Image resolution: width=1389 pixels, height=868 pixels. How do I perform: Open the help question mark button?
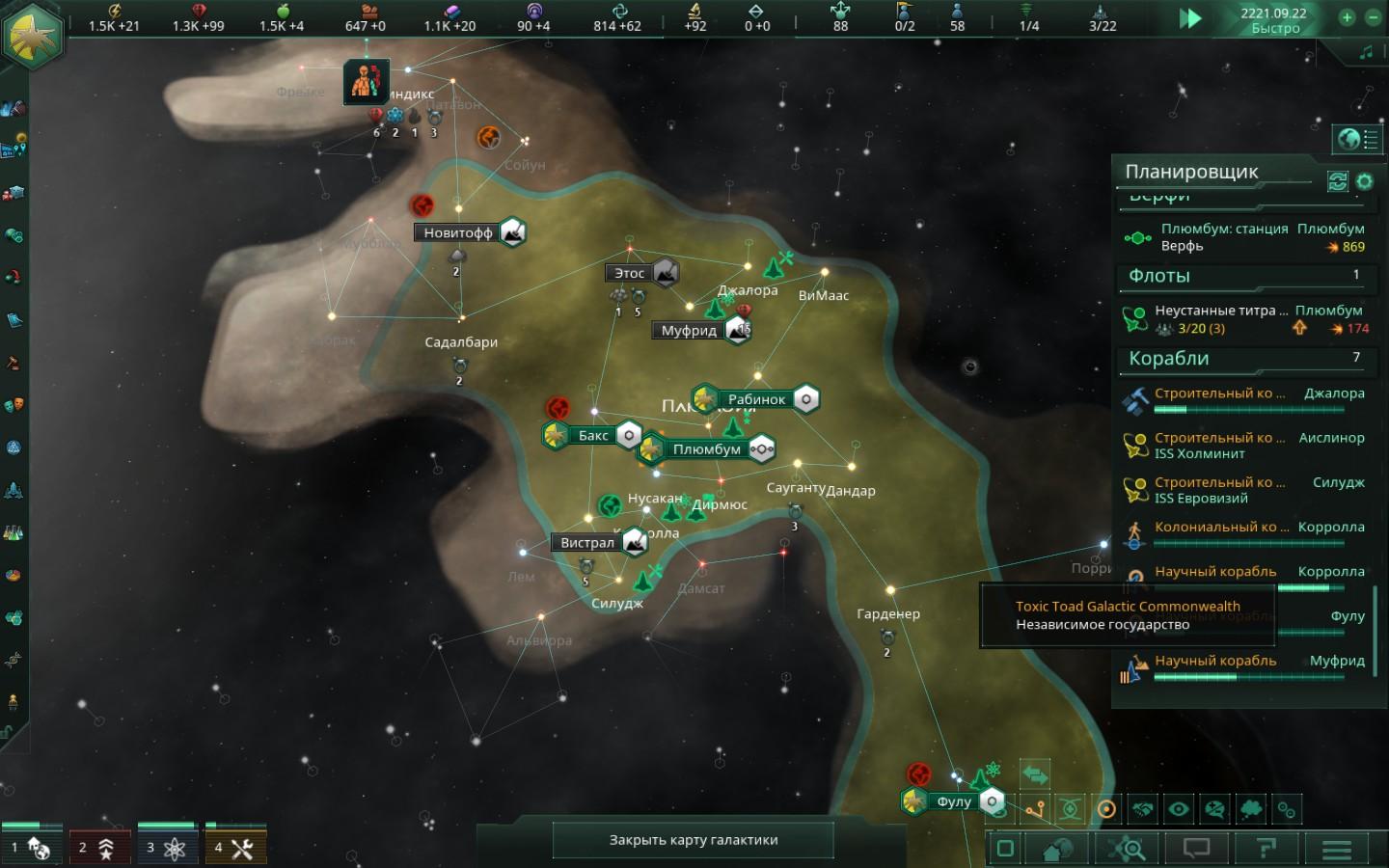[1266, 849]
